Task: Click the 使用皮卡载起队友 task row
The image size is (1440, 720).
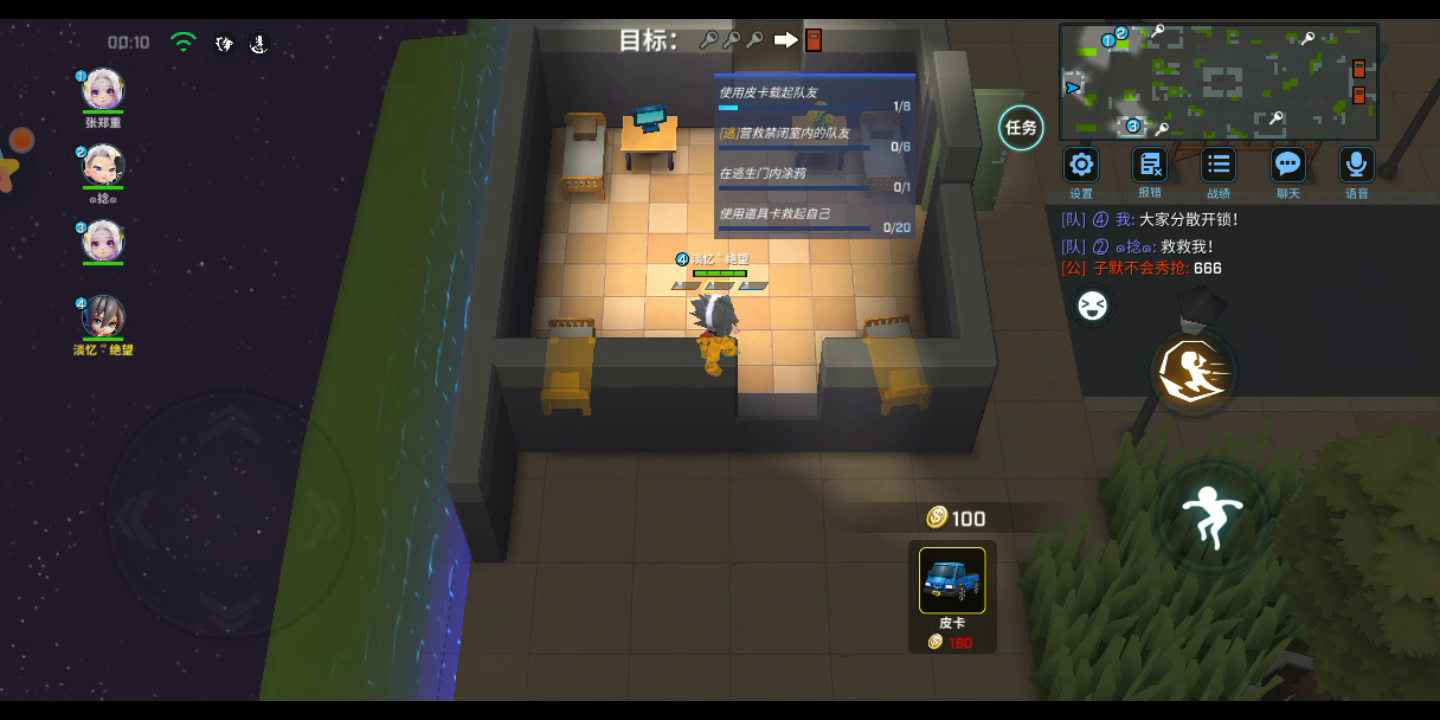Action: click(814, 98)
